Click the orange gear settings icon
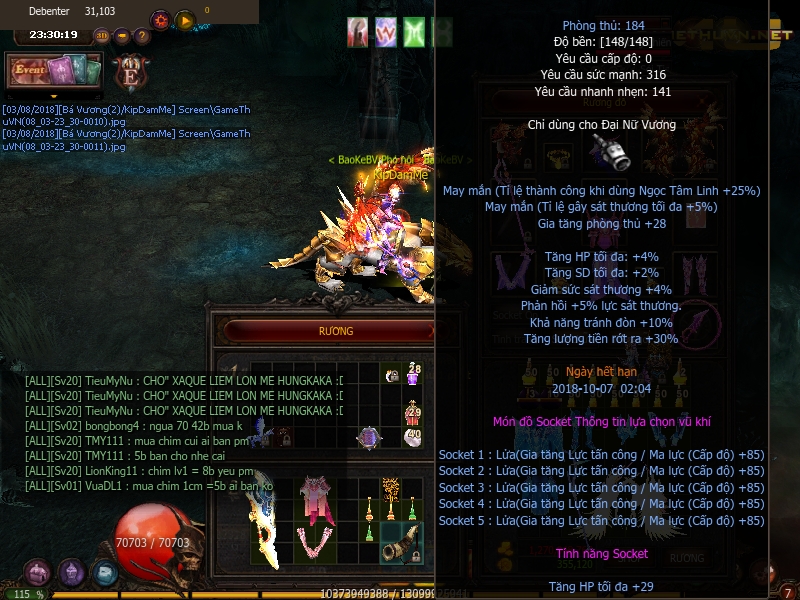 [160, 20]
